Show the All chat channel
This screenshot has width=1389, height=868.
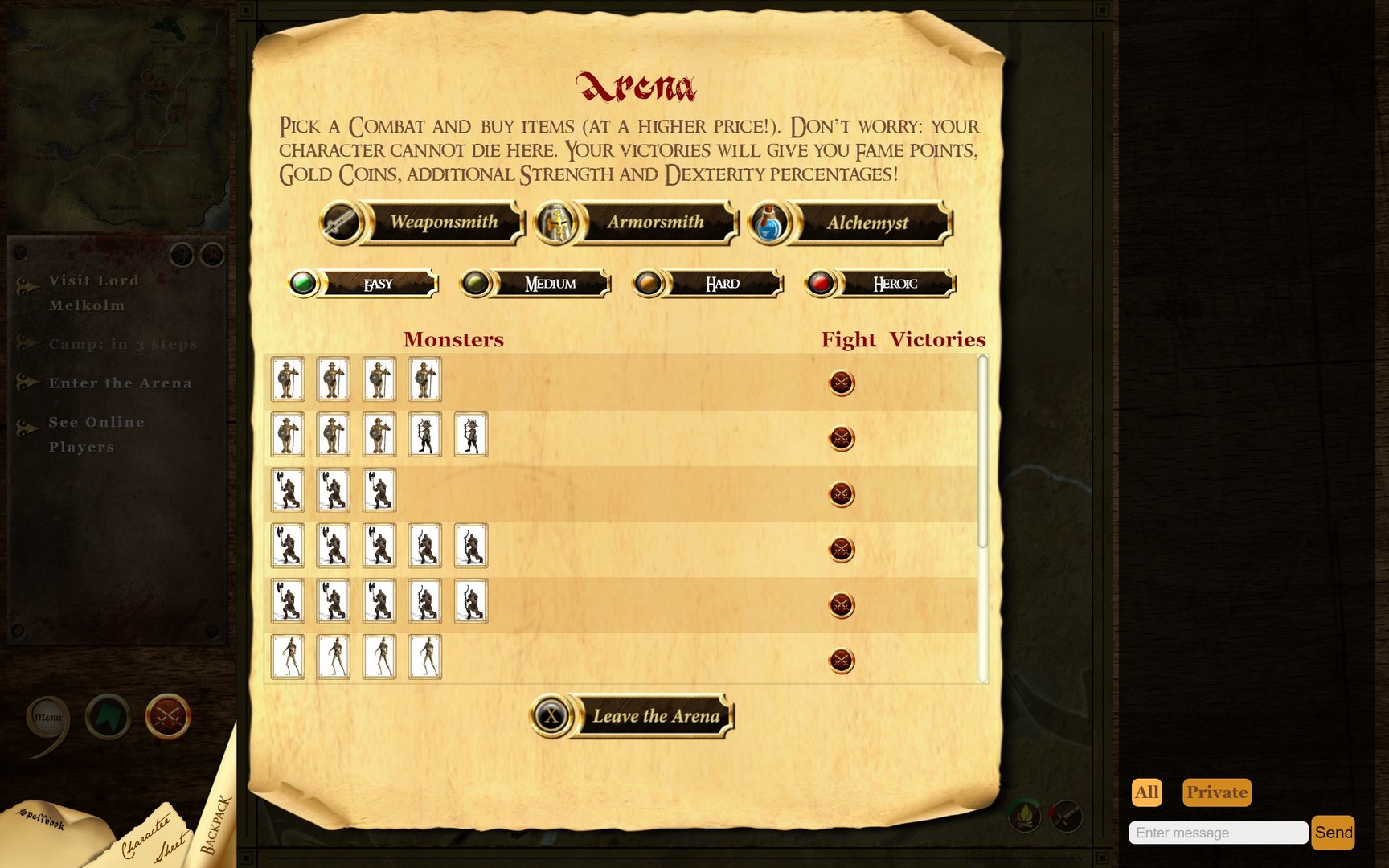point(1147,792)
